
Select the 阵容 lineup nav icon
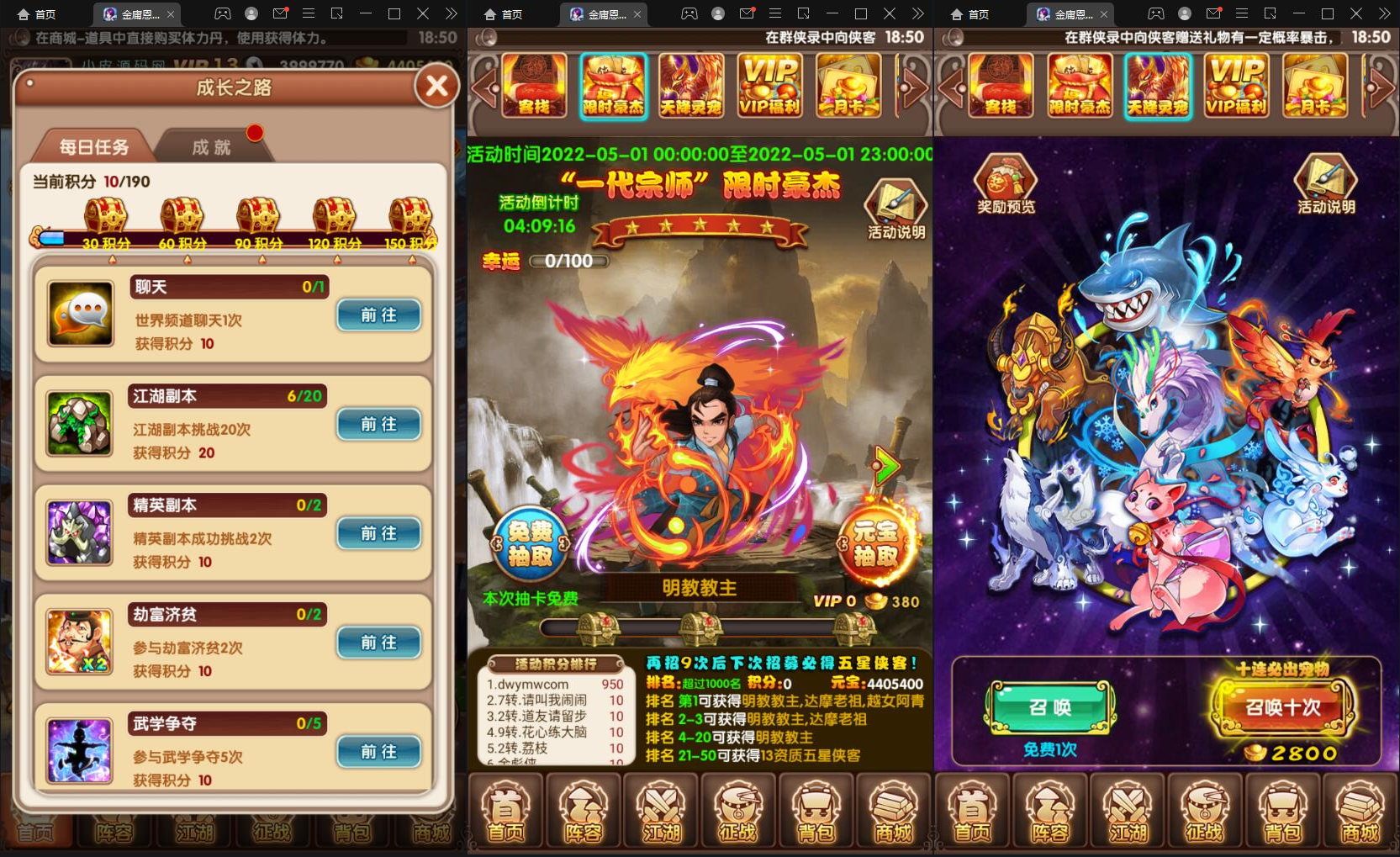[x=583, y=810]
